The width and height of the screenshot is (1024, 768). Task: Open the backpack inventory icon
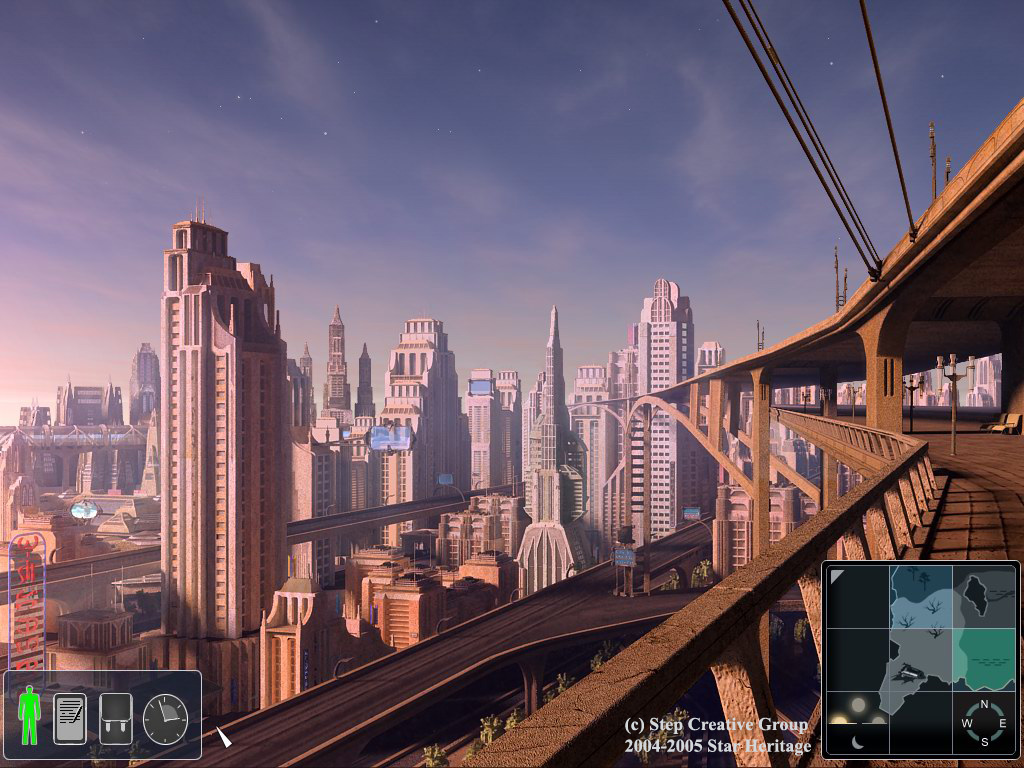pyautogui.click(x=116, y=718)
